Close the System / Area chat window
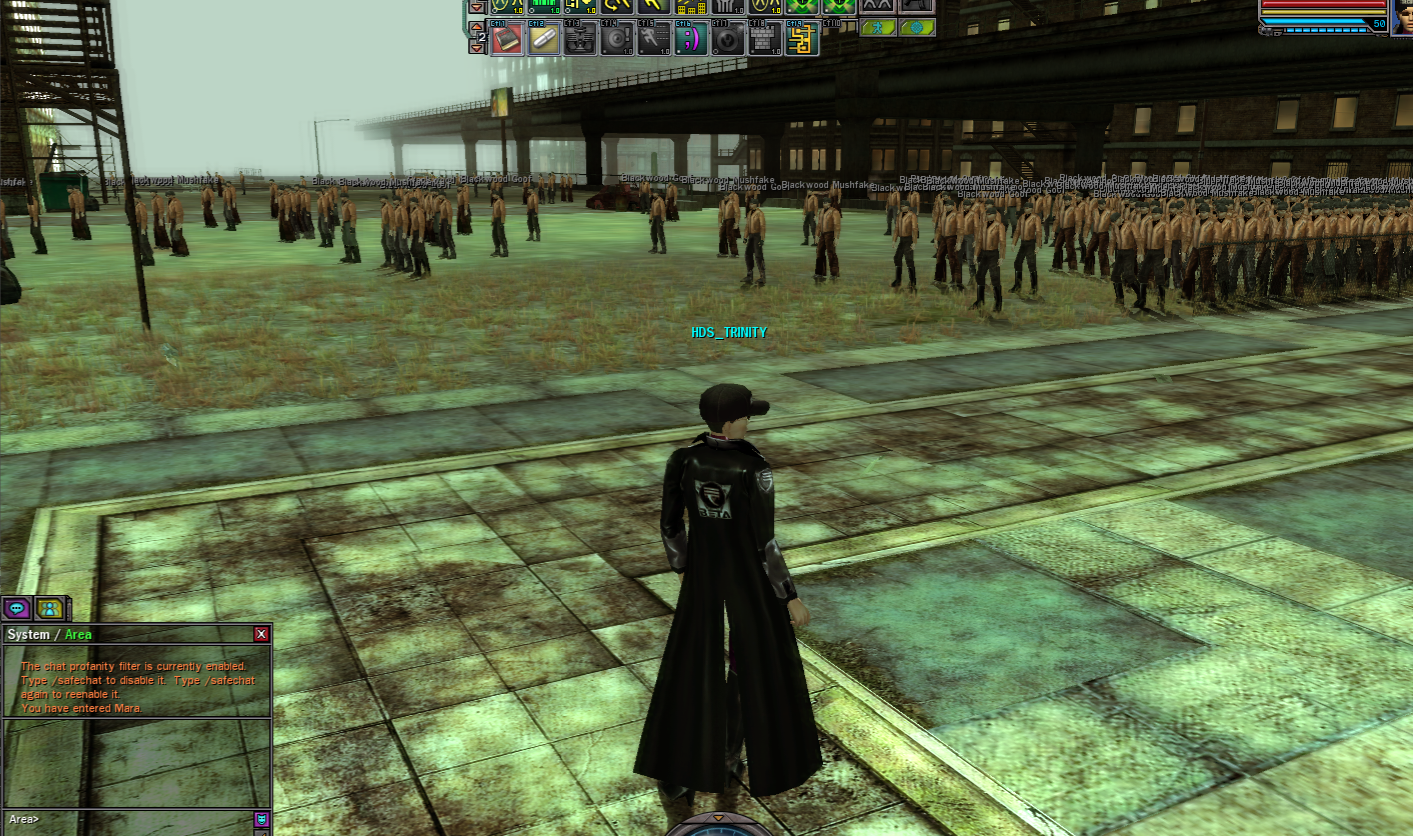The height and width of the screenshot is (836, 1413). tap(261, 634)
